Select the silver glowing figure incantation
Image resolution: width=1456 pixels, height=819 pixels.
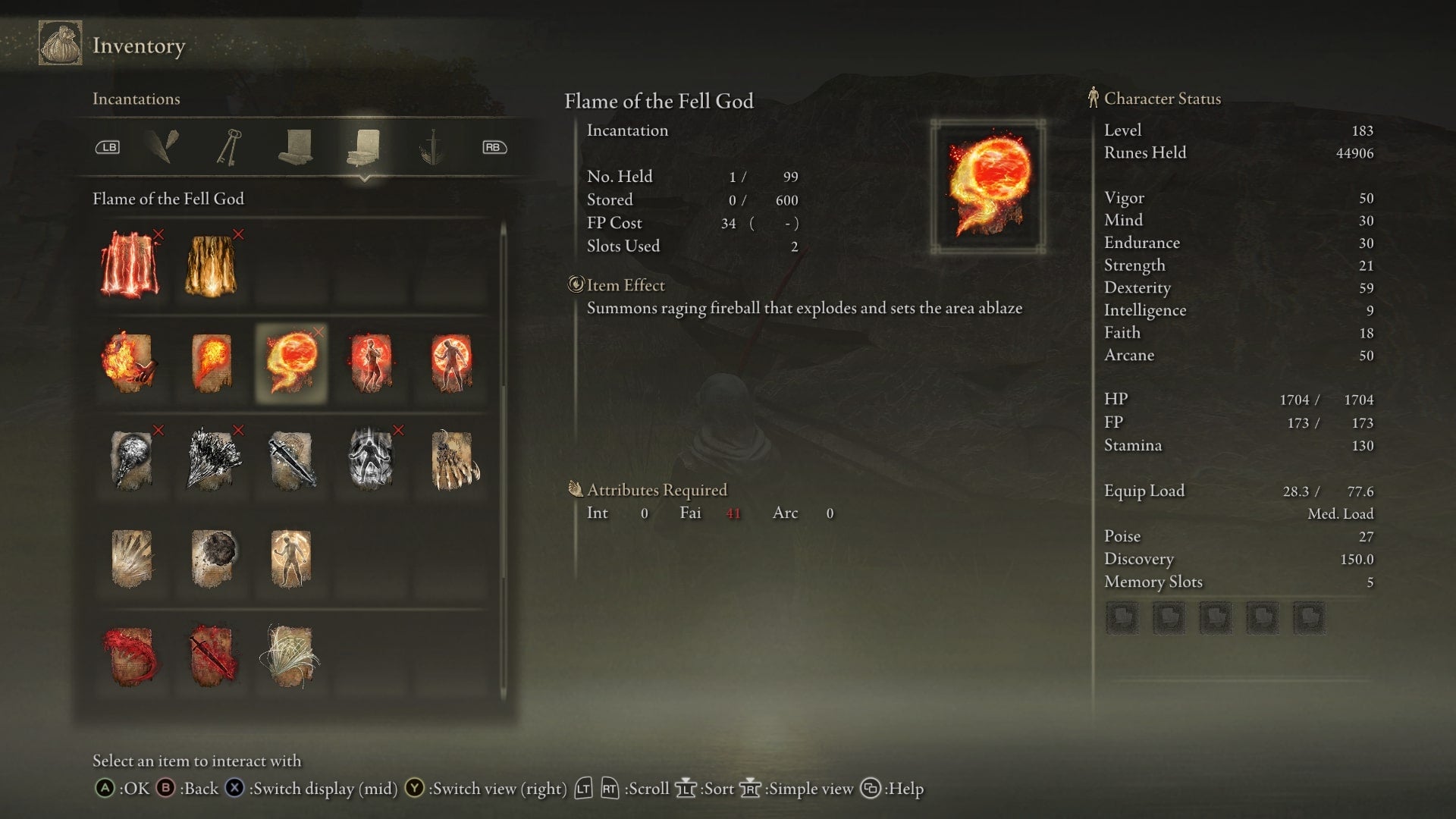(x=371, y=460)
